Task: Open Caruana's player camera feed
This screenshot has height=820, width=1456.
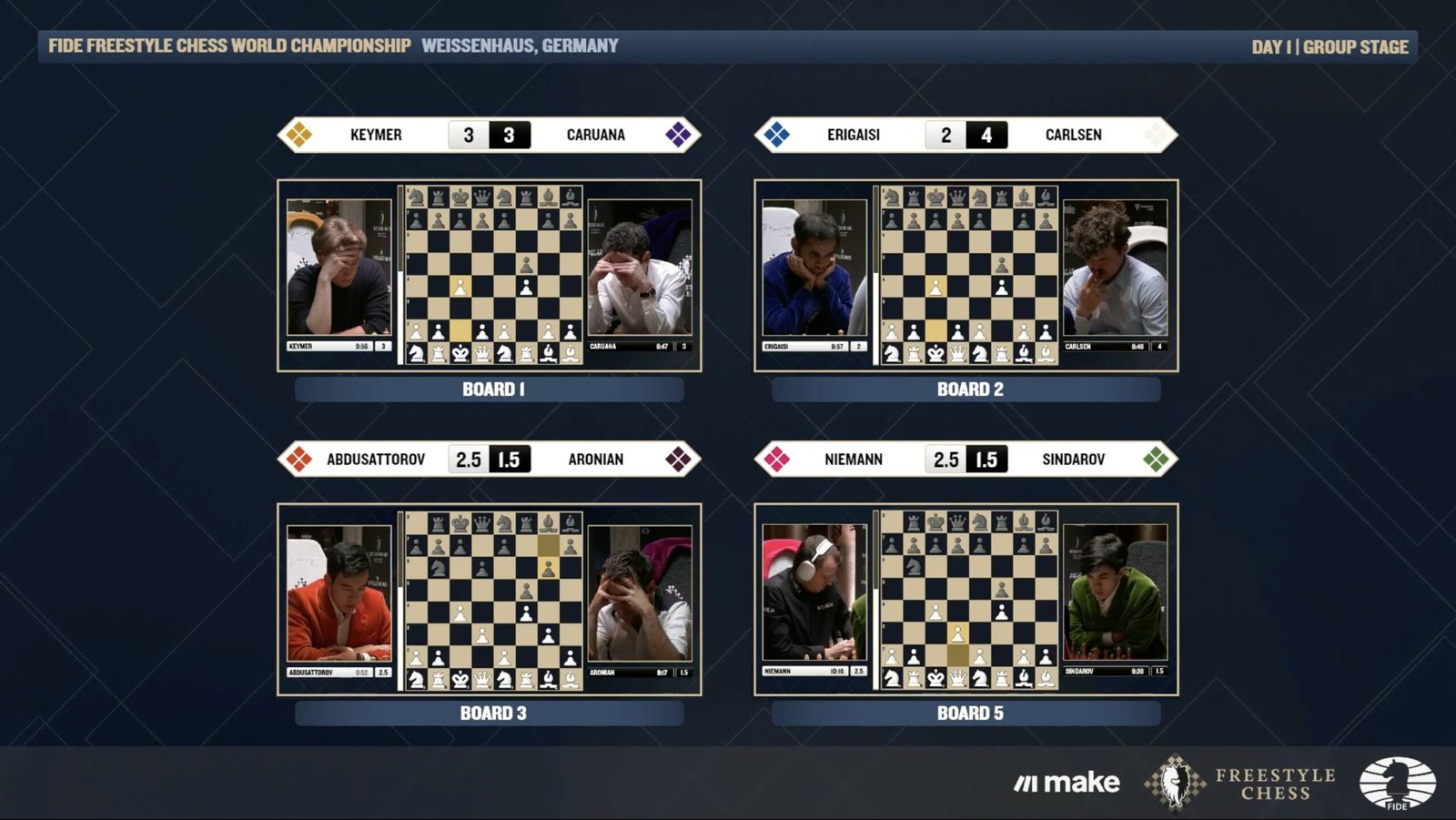Action: [x=639, y=268]
